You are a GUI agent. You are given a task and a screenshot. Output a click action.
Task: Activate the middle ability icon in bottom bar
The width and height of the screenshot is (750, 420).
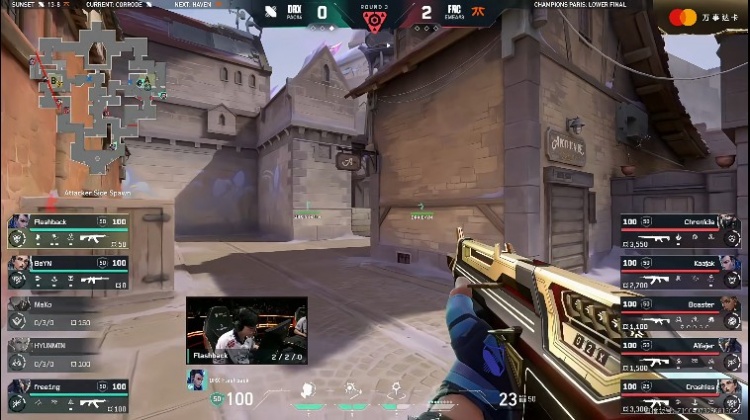click(x=353, y=388)
